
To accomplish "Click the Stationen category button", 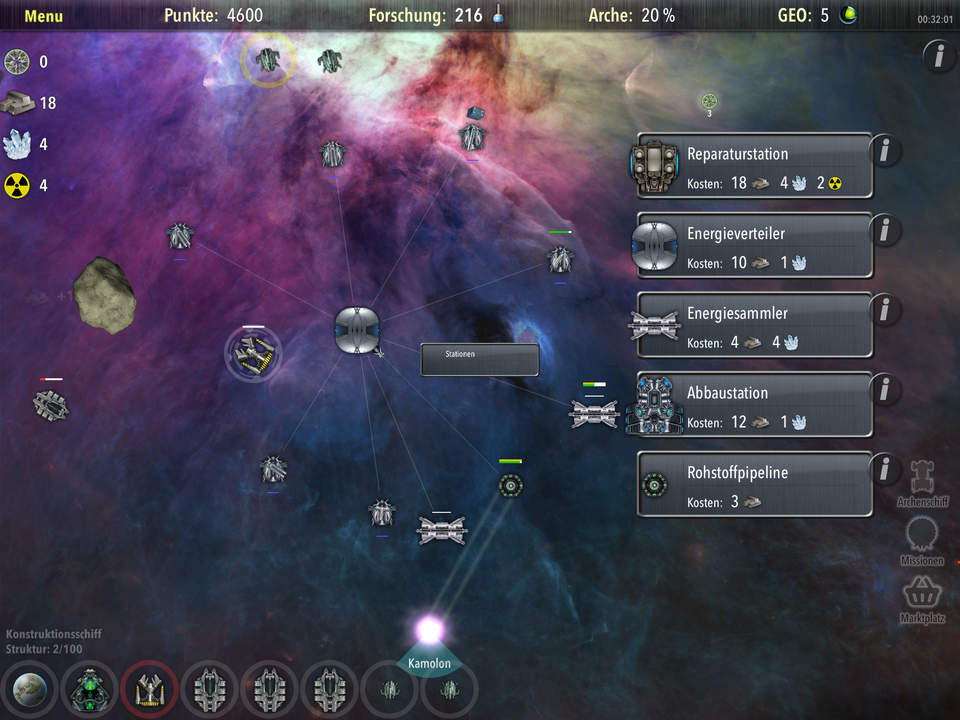I will click(x=479, y=359).
